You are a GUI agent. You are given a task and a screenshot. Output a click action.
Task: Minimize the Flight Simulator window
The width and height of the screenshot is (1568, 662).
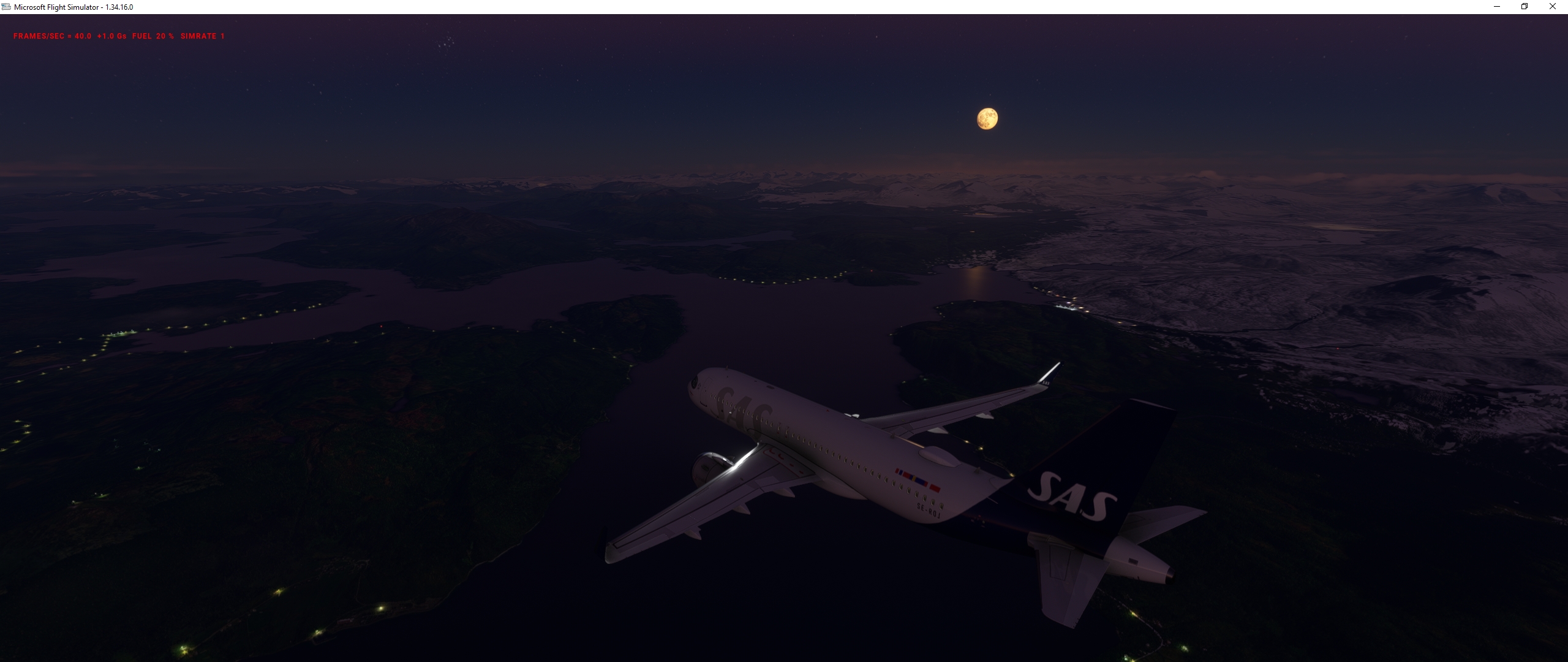pos(1496,7)
